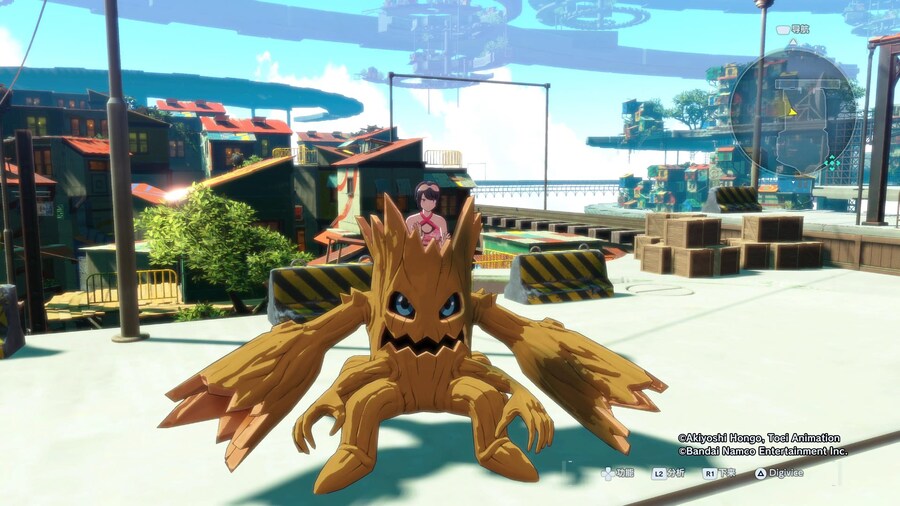Select the yellow player arrow on the minimap

tap(791, 112)
